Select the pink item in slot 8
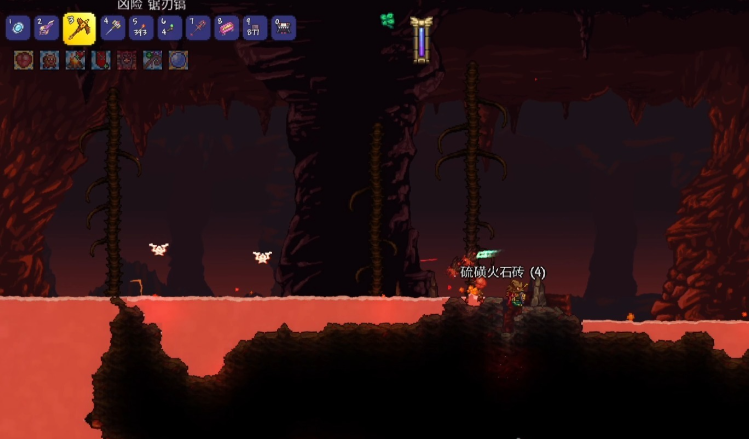 click(226, 28)
